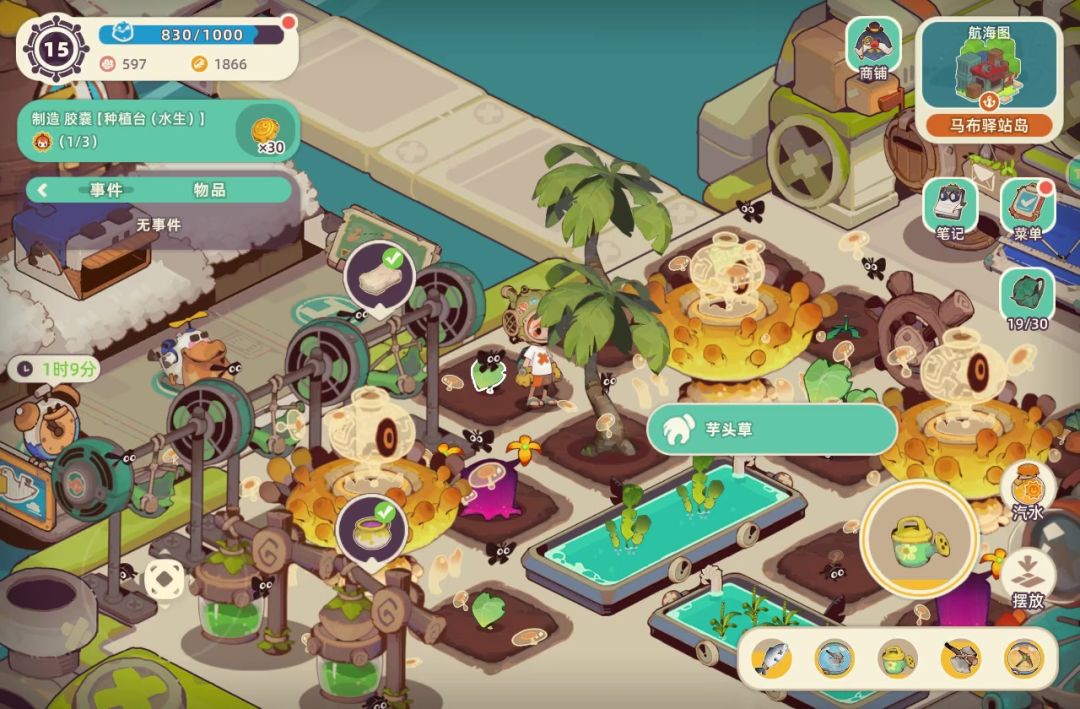
Task: Switch to the 事件 events tab
Action: tap(106, 190)
